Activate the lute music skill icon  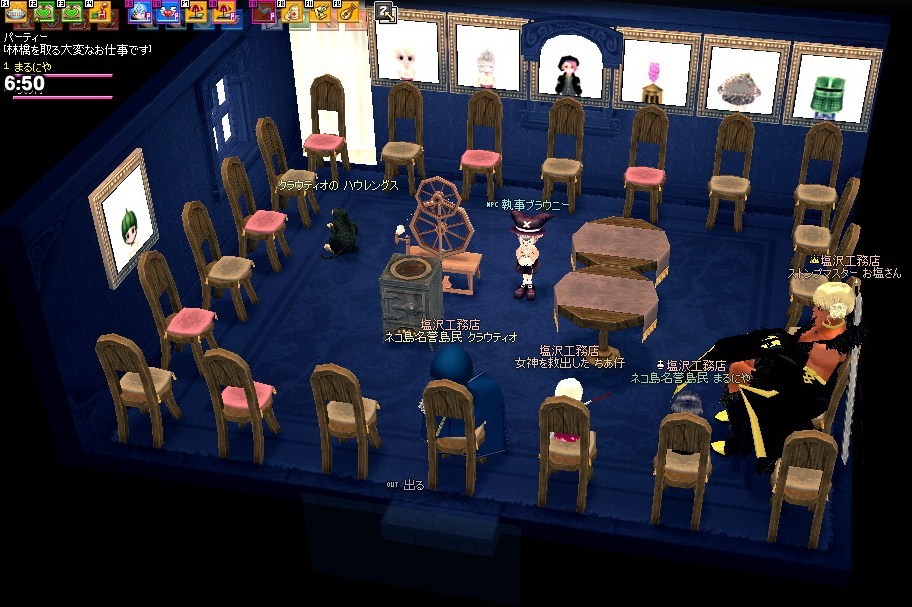(349, 13)
